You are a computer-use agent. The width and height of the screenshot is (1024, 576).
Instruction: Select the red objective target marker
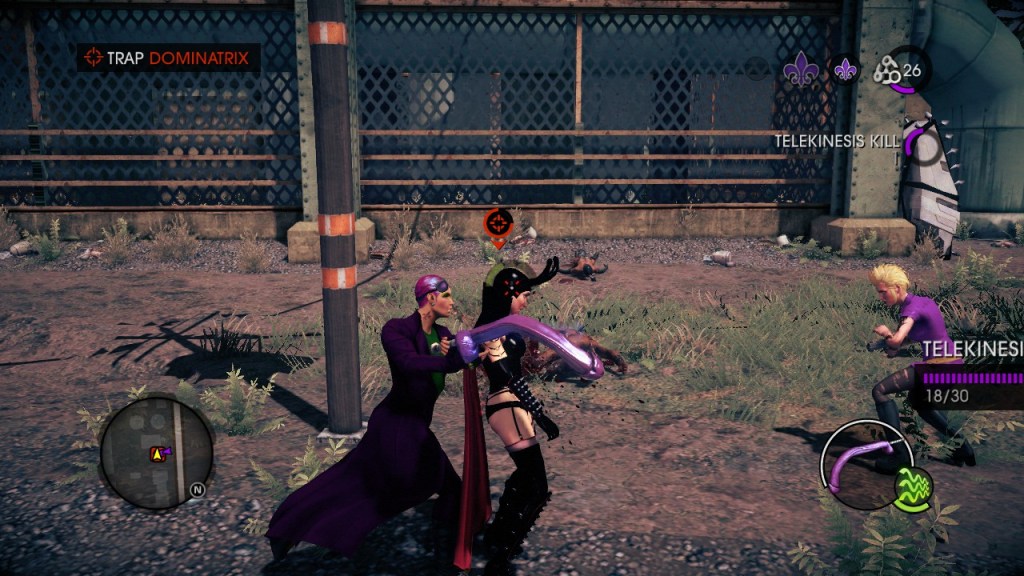[498, 224]
